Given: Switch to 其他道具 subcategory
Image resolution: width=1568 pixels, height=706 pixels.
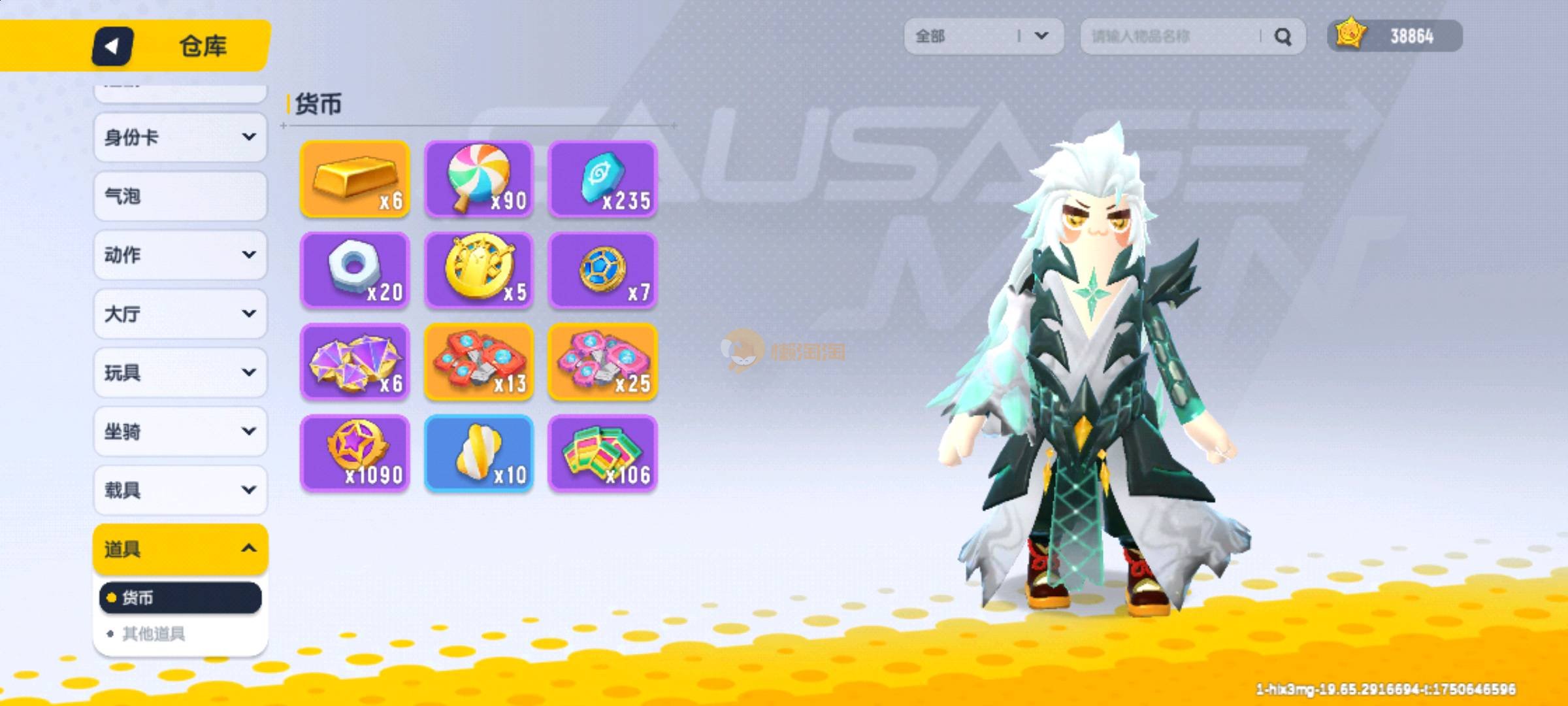Looking at the screenshot, I should (x=154, y=633).
